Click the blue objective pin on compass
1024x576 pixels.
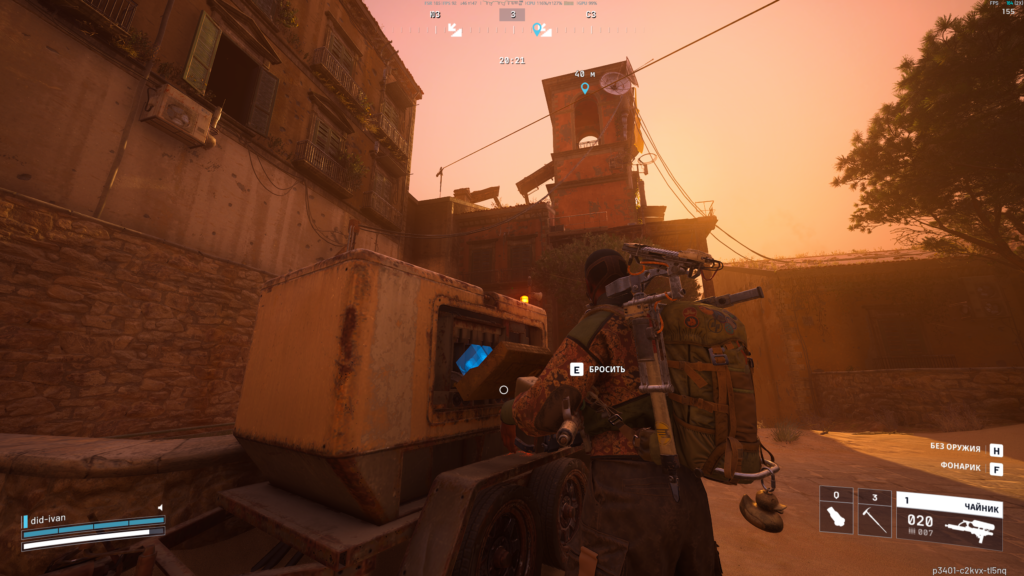(540, 30)
